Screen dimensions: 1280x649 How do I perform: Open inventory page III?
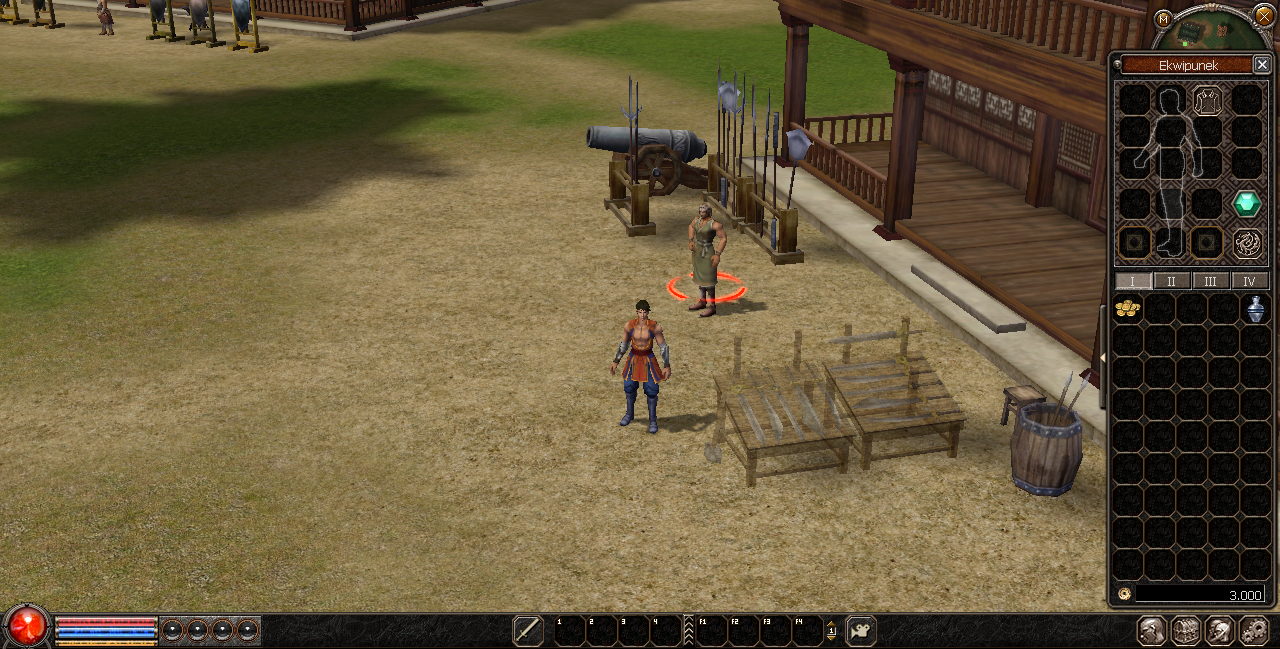click(1211, 281)
